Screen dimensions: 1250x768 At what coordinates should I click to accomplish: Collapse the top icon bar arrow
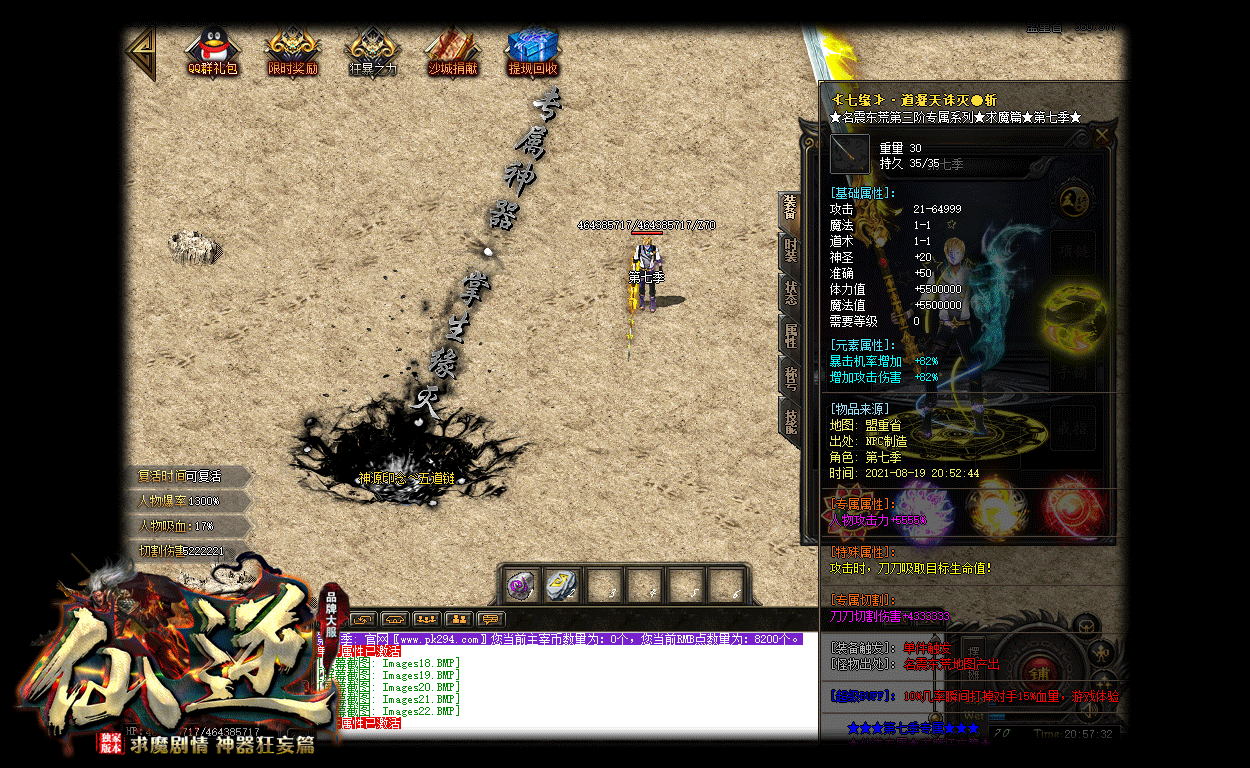(142, 52)
